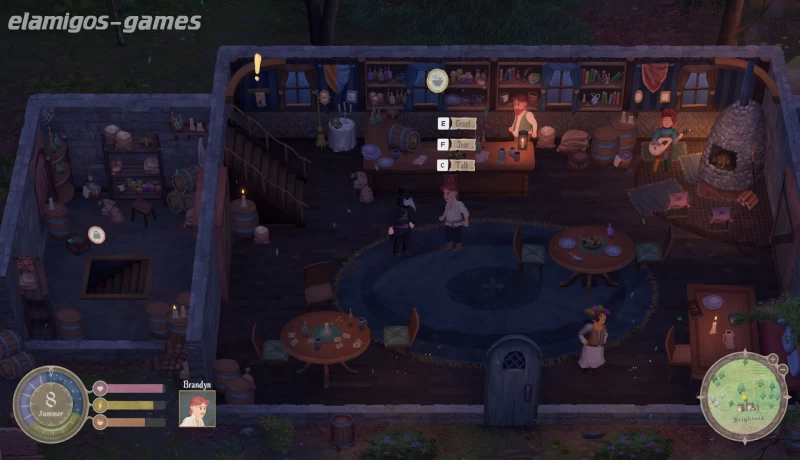Select the Talk interaction option
Viewport: 800px width, 460px height.
point(461,164)
